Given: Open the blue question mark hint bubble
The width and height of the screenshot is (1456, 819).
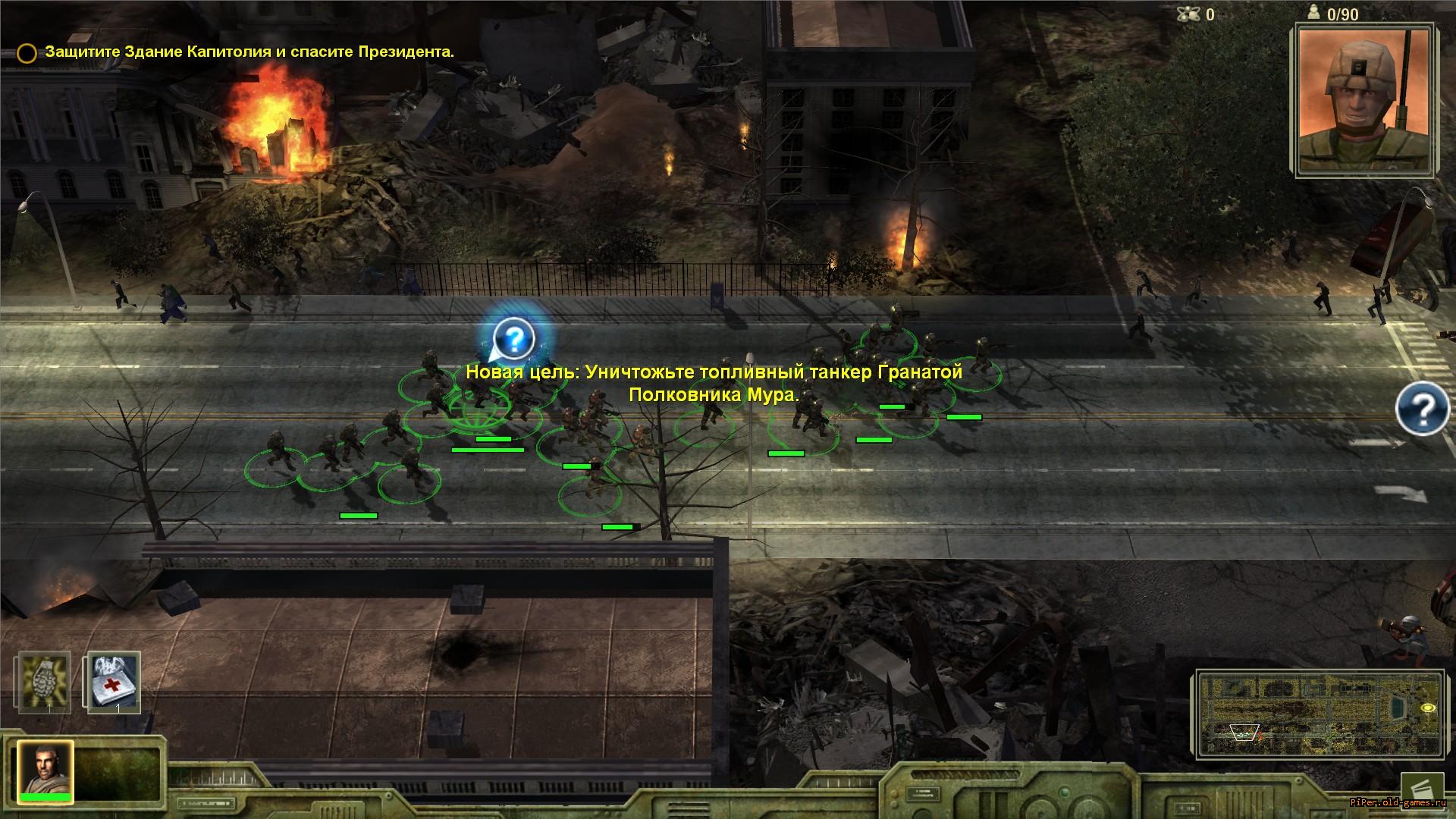Looking at the screenshot, I should pyautogui.click(x=514, y=338).
